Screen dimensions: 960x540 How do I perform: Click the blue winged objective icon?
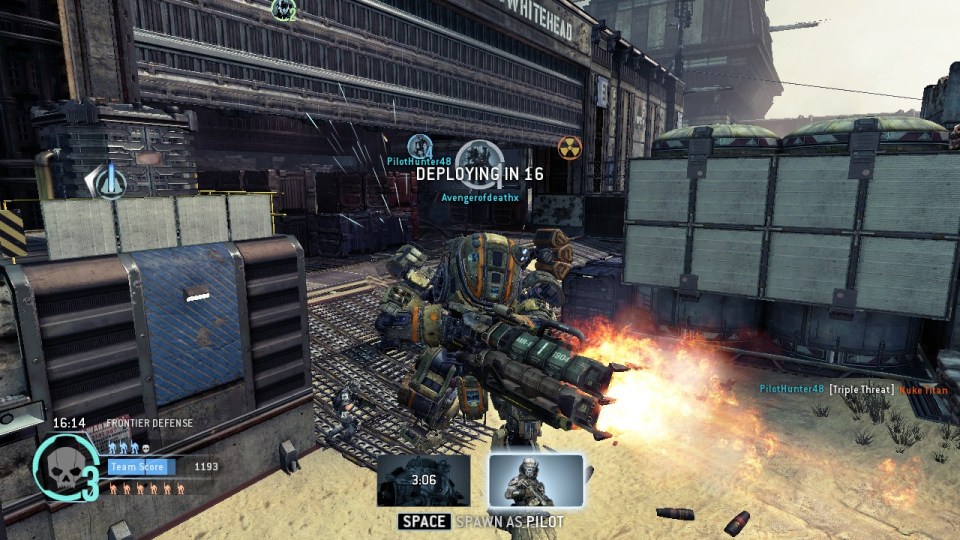106,181
